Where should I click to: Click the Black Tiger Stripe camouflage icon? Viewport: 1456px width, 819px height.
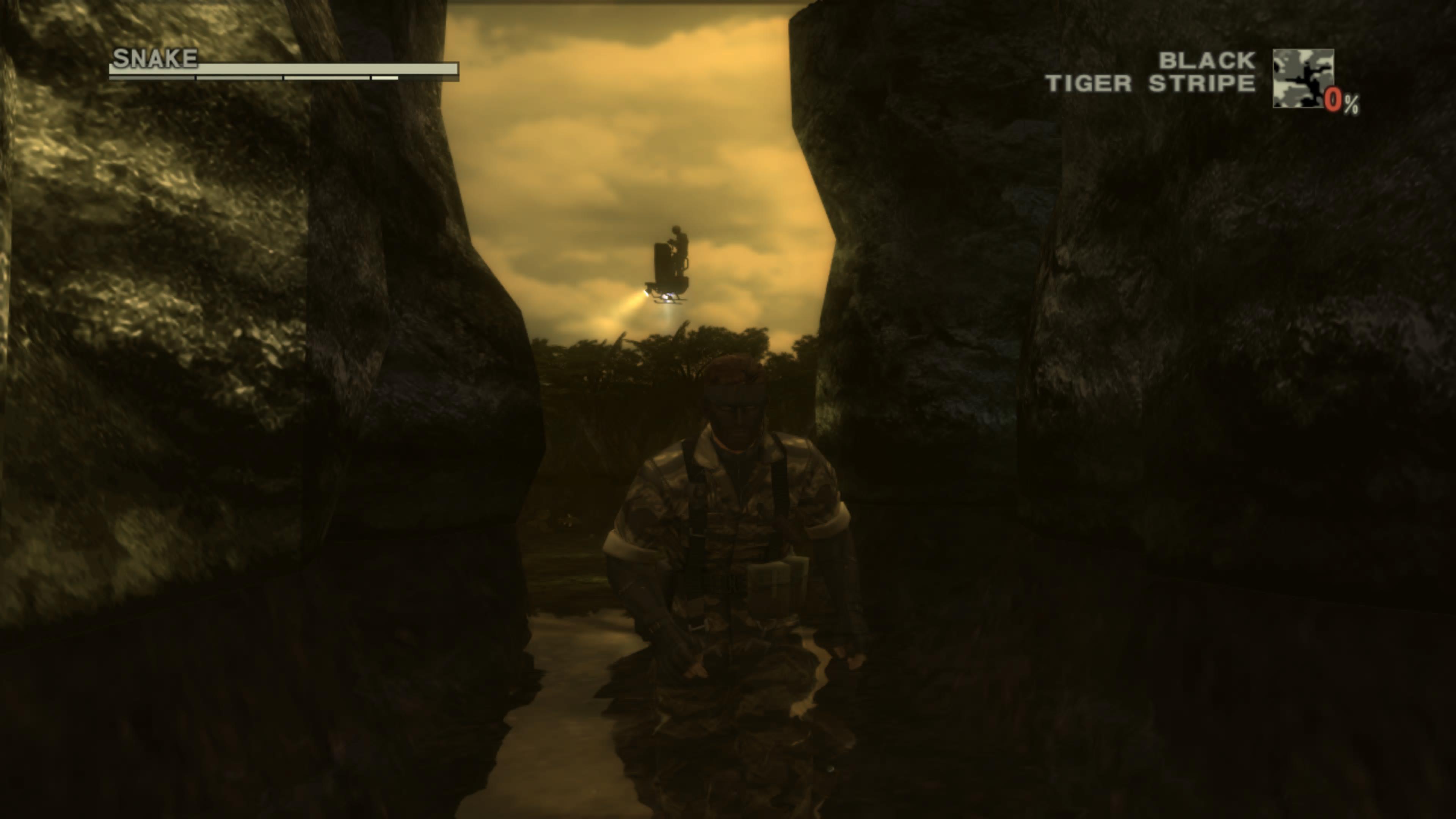(x=1303, y=78)
